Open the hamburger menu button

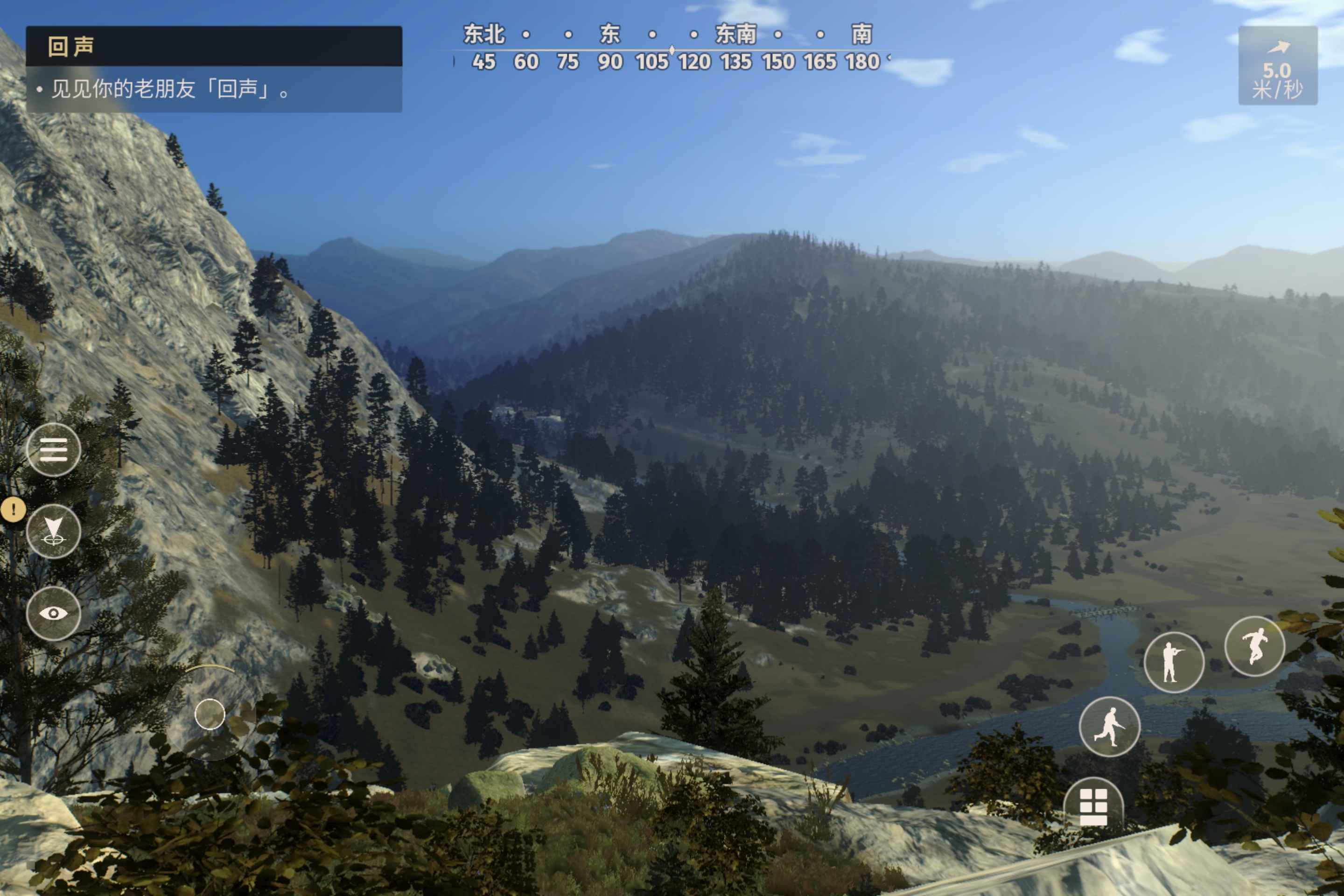click(54, 450)
